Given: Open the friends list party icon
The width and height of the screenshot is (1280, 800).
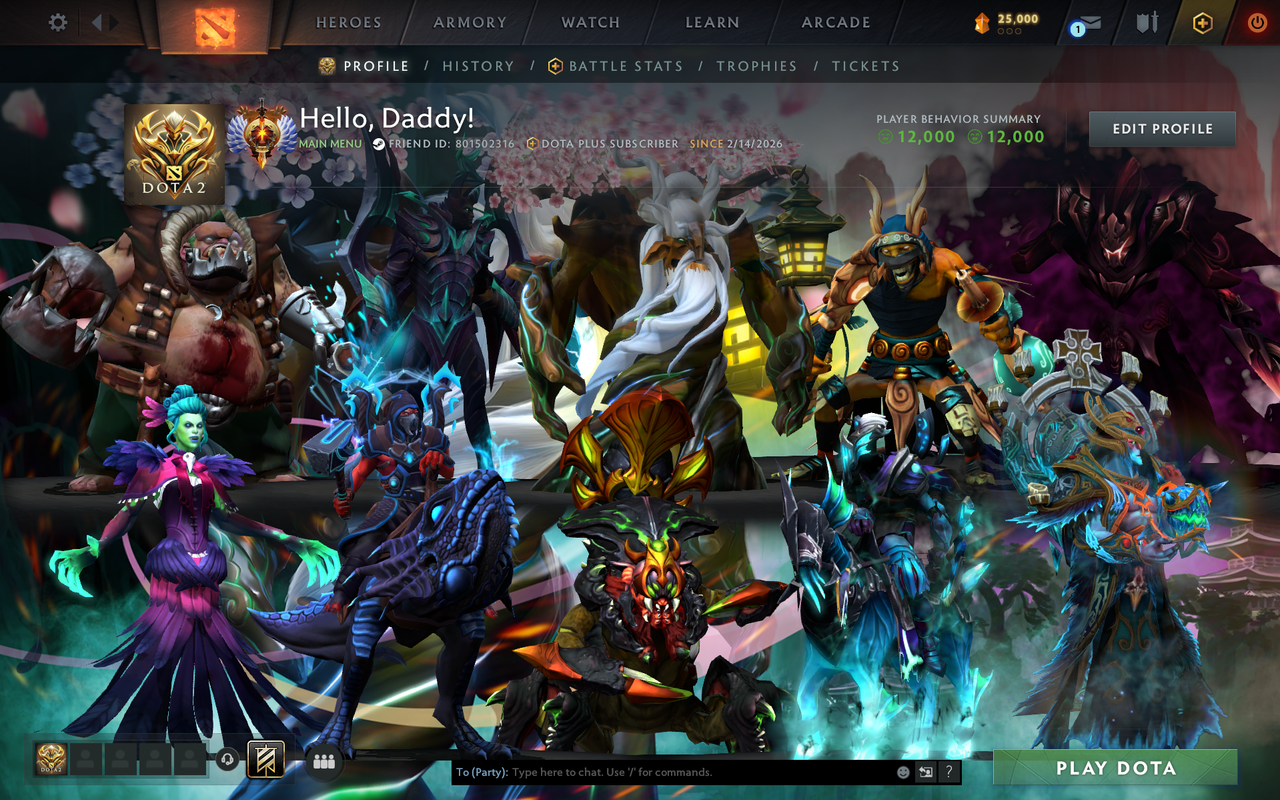Looking at the screenshot, I should [x=323, y=764].
